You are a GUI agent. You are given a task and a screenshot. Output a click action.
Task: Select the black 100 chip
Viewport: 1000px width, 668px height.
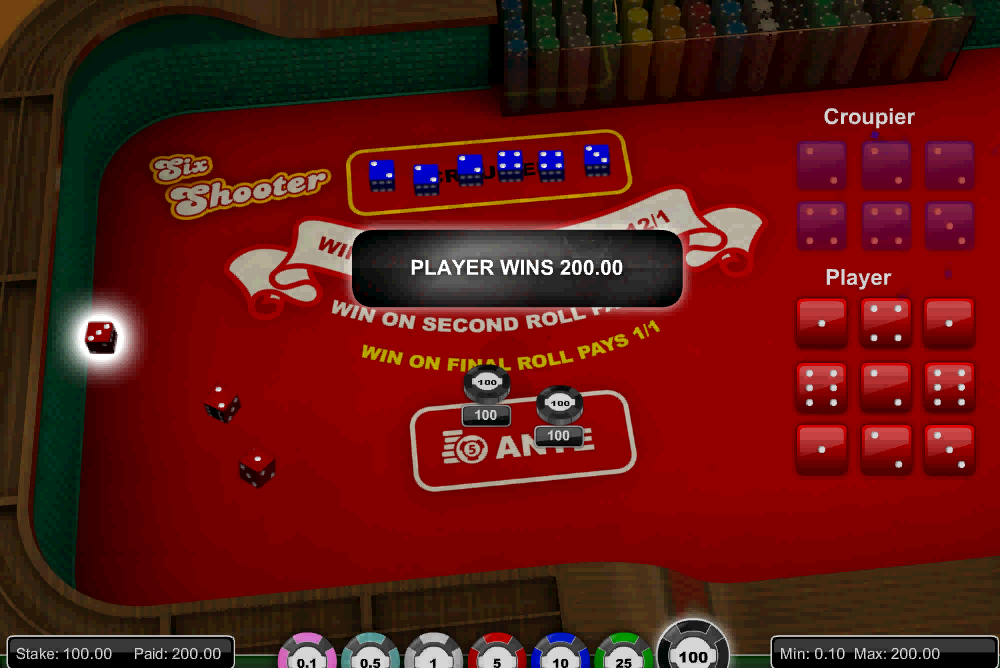[x=693, y=650]
